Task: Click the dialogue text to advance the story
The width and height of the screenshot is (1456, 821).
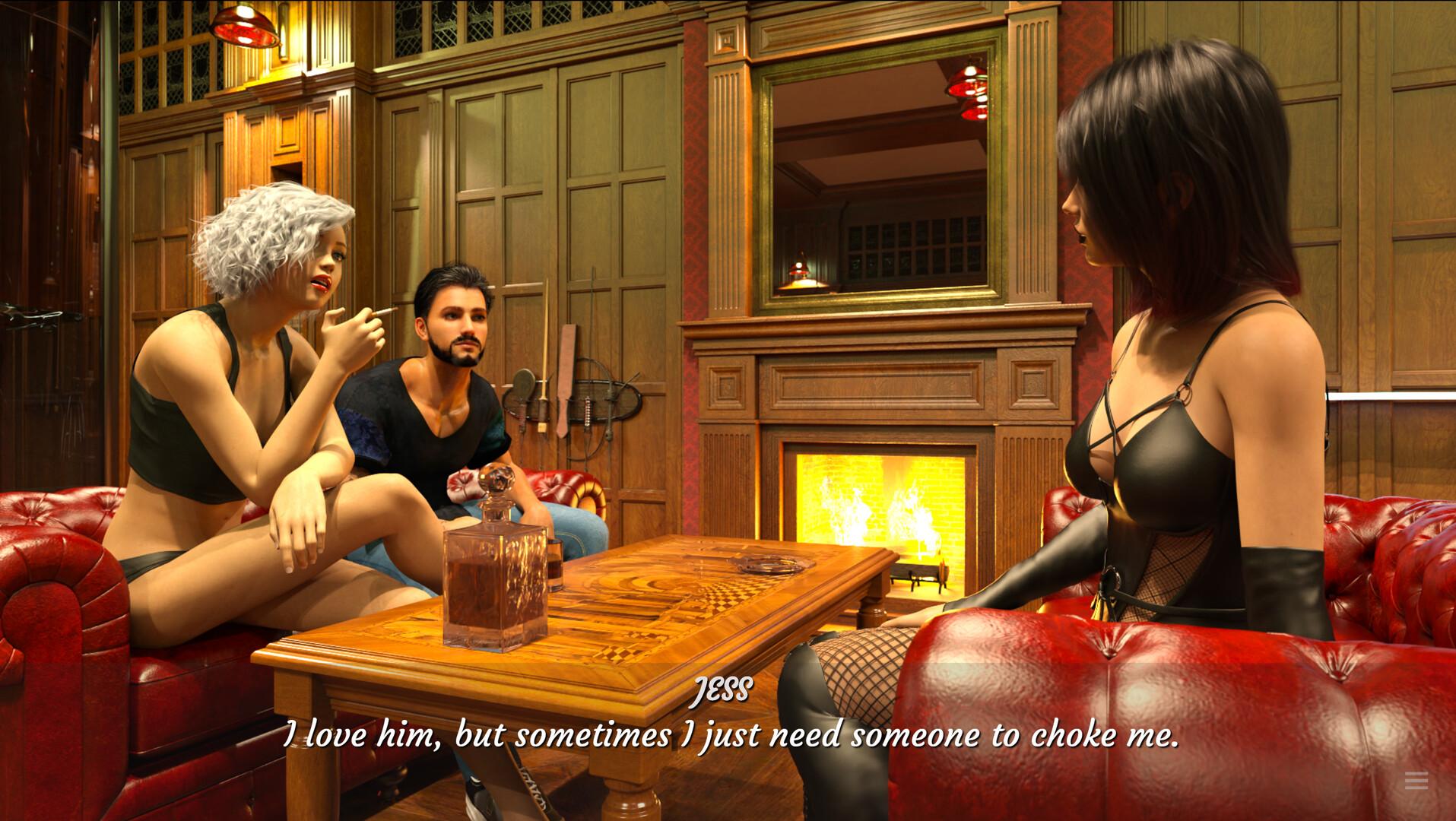Action: click(x=730, y=735)
